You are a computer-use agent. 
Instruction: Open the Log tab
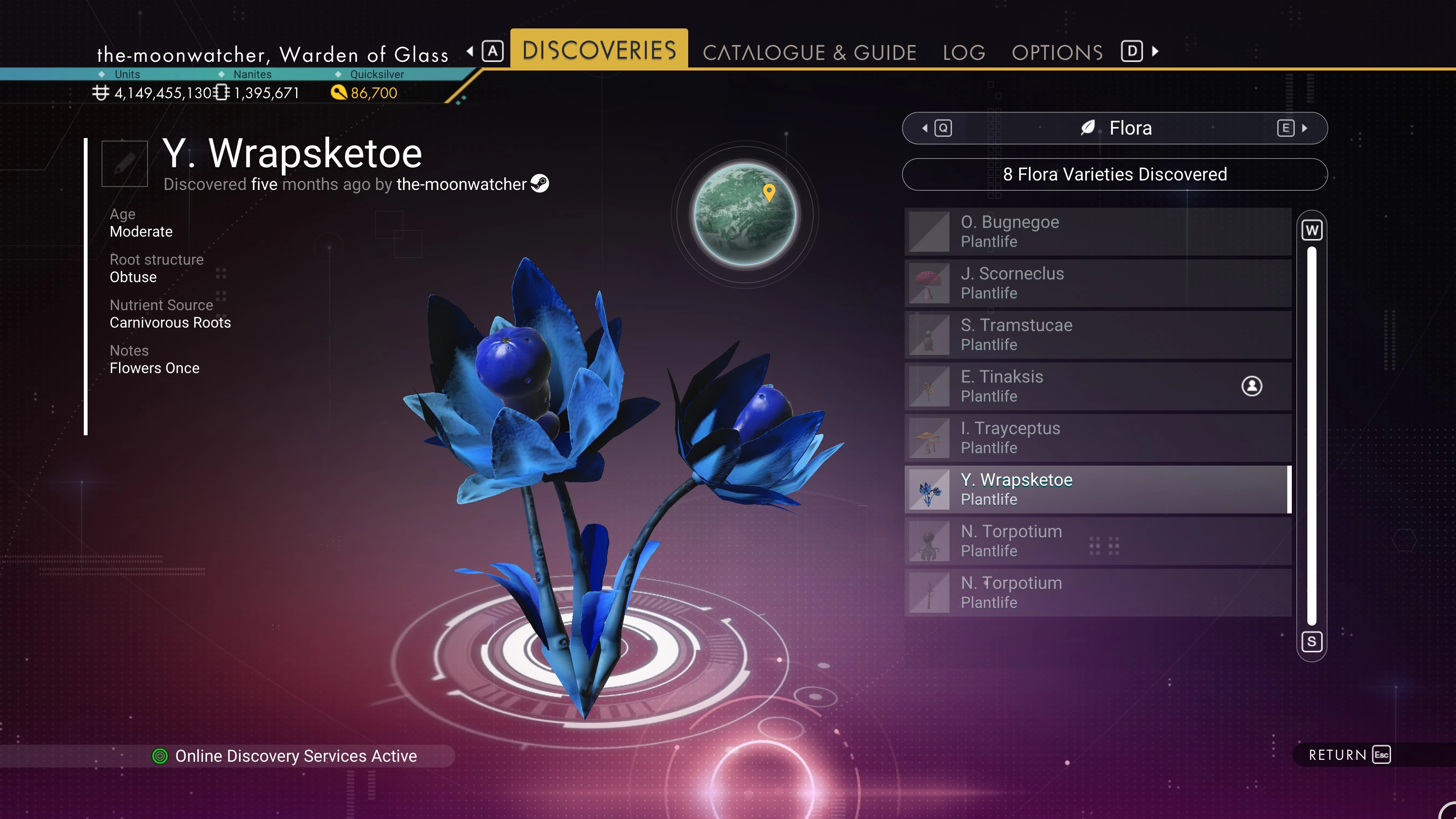click(964, 53)
